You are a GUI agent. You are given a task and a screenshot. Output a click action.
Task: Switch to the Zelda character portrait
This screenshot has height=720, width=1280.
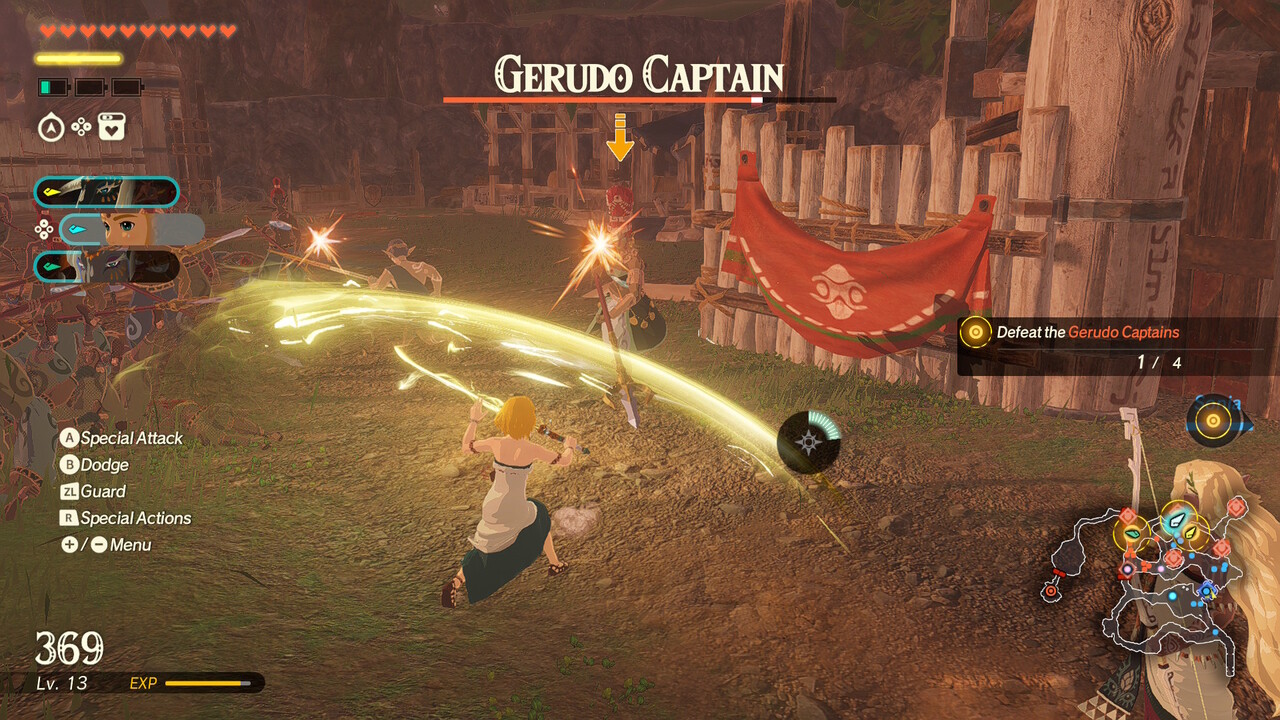[x=130, y=229]
